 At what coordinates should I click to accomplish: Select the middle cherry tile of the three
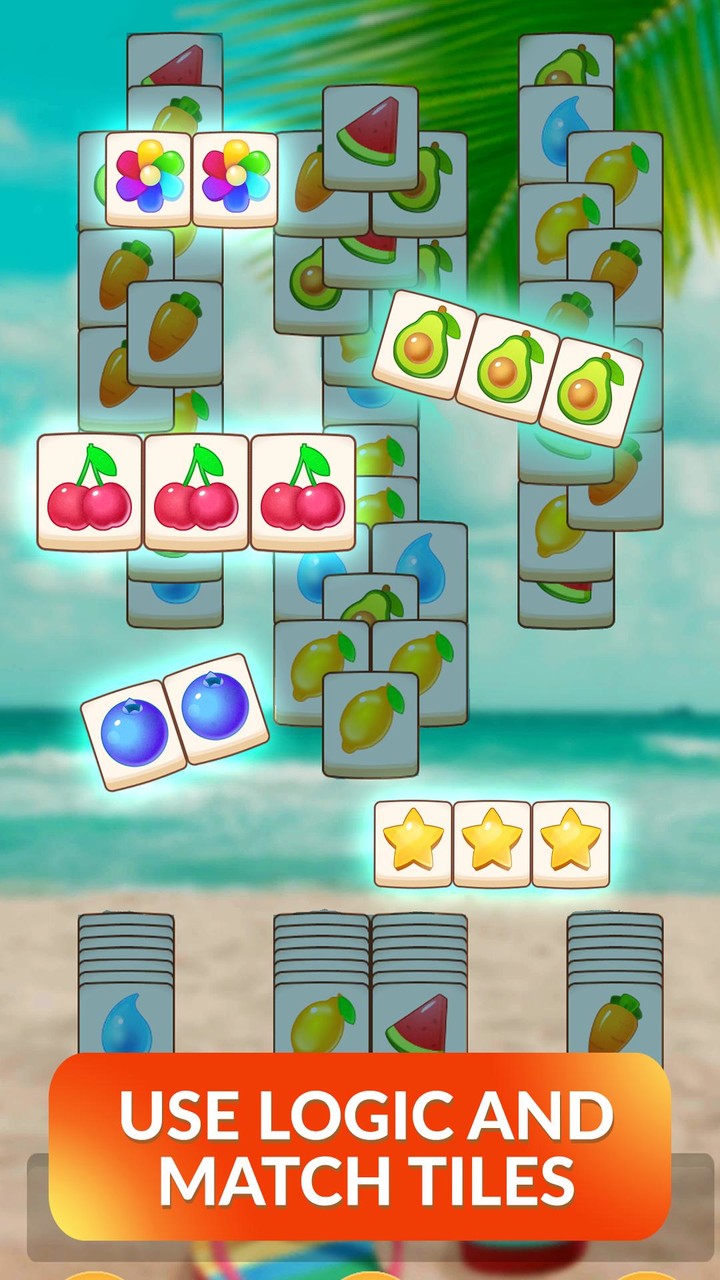(196, 492)
